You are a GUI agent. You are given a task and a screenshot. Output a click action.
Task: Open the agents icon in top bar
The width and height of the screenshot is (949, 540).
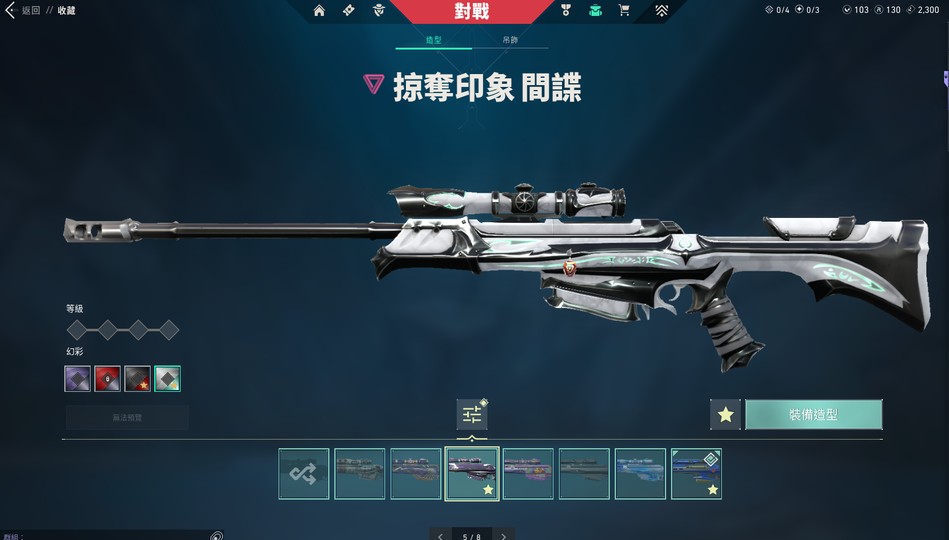[x=378, y=11]
